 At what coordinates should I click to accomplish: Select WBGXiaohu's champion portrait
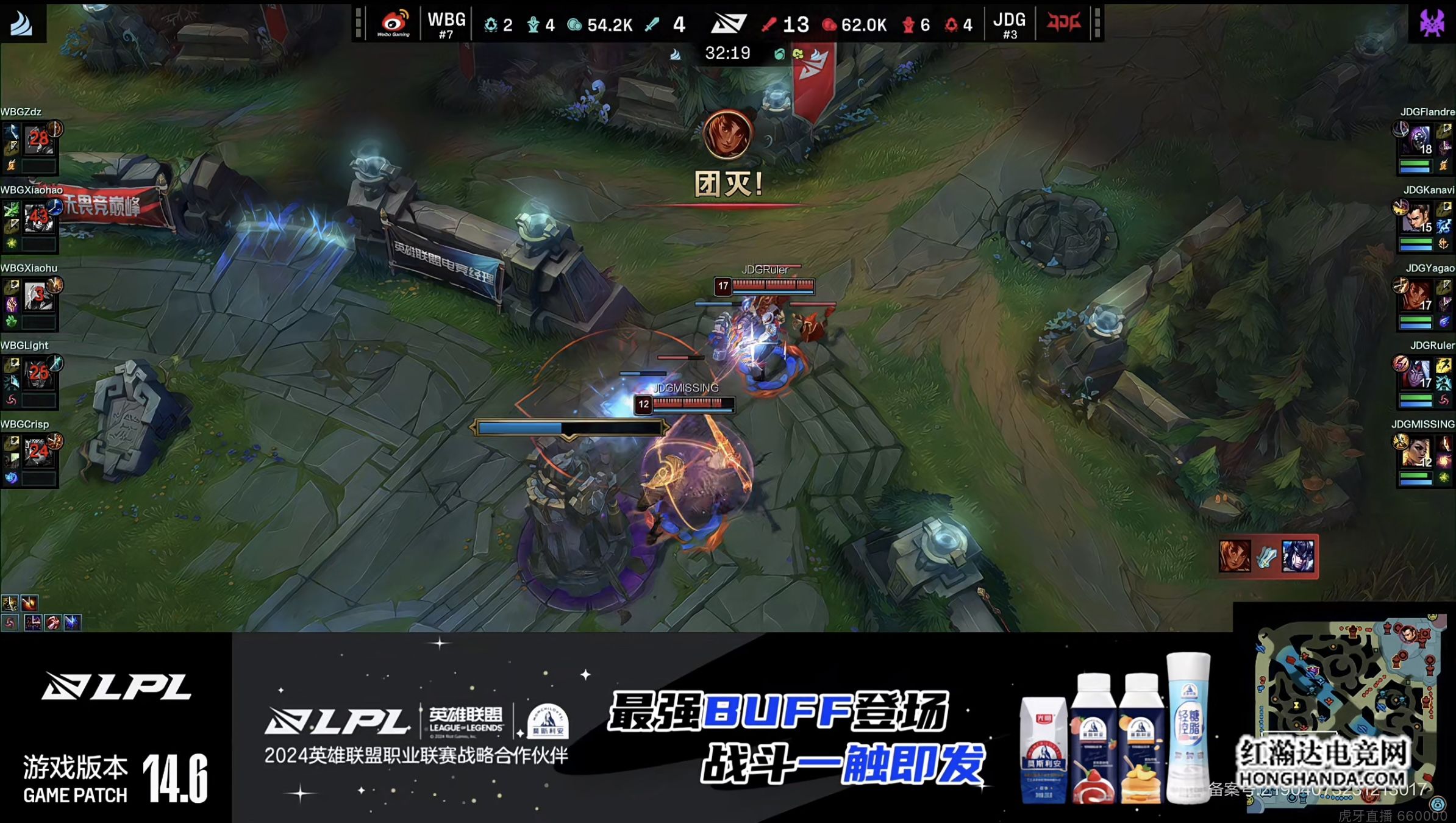tap(38, 296)
